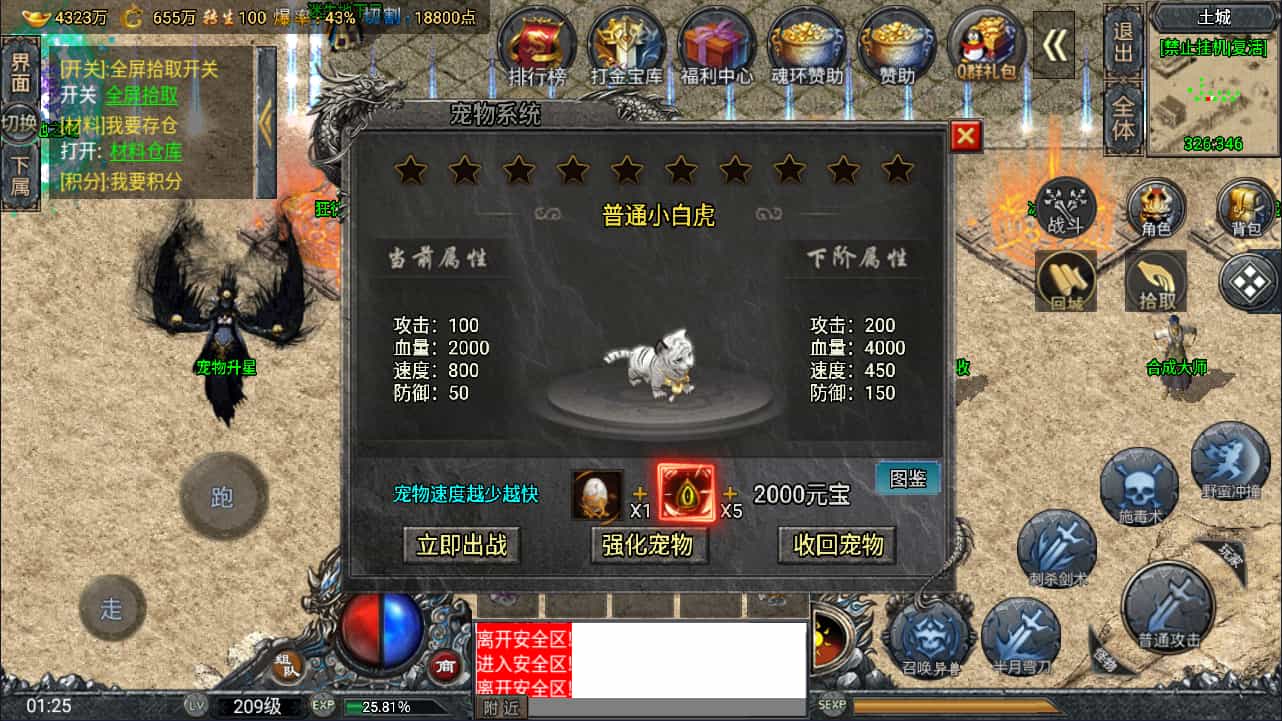This screenshot has height=721, width=1282.
Task: Click the first star above 普通小白虎
Action: coord(411,170)
